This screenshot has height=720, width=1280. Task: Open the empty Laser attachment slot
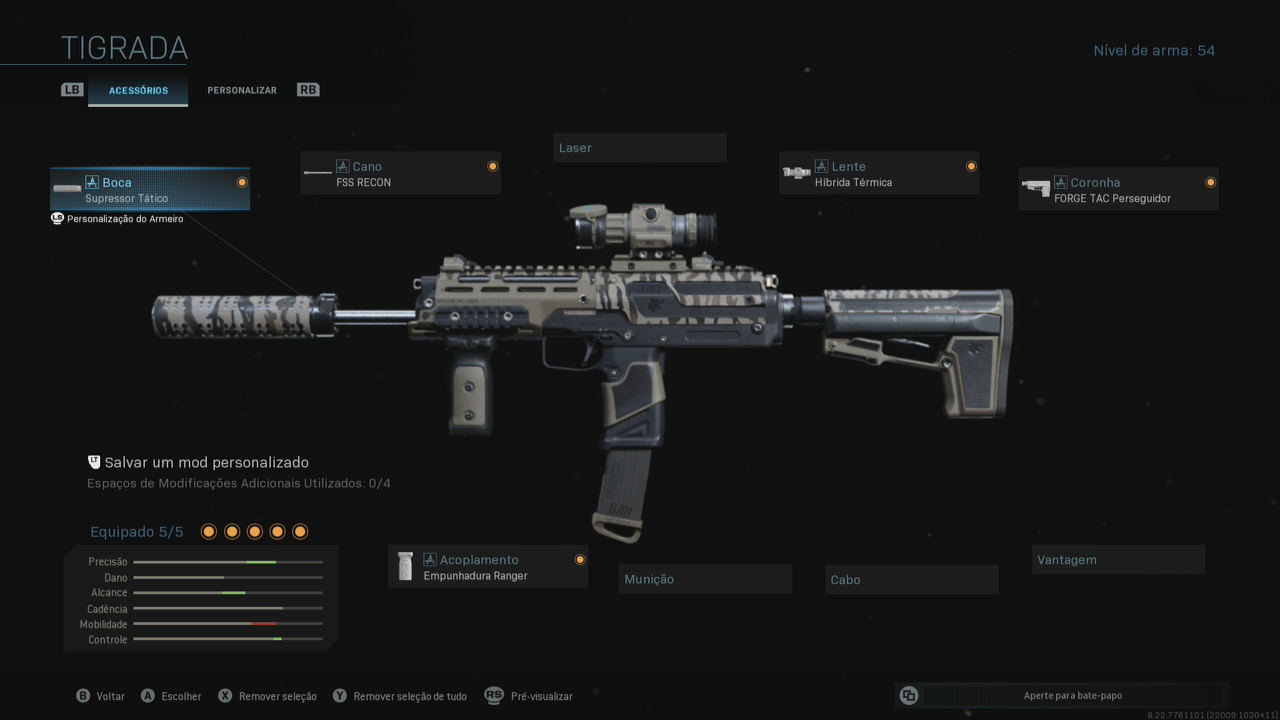[639, 148]
